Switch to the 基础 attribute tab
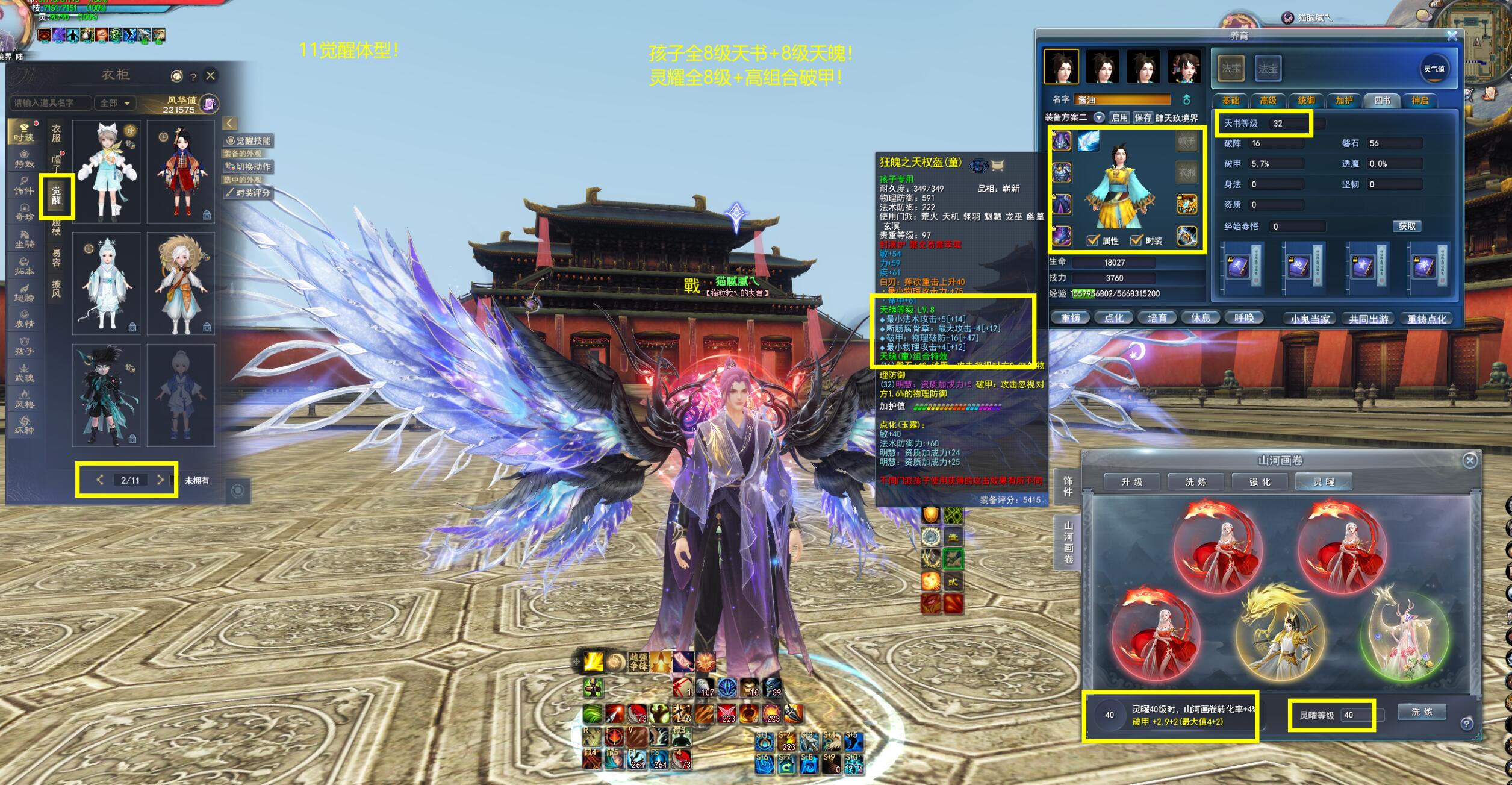The image size is (1512, 785). coord(1230,101)
